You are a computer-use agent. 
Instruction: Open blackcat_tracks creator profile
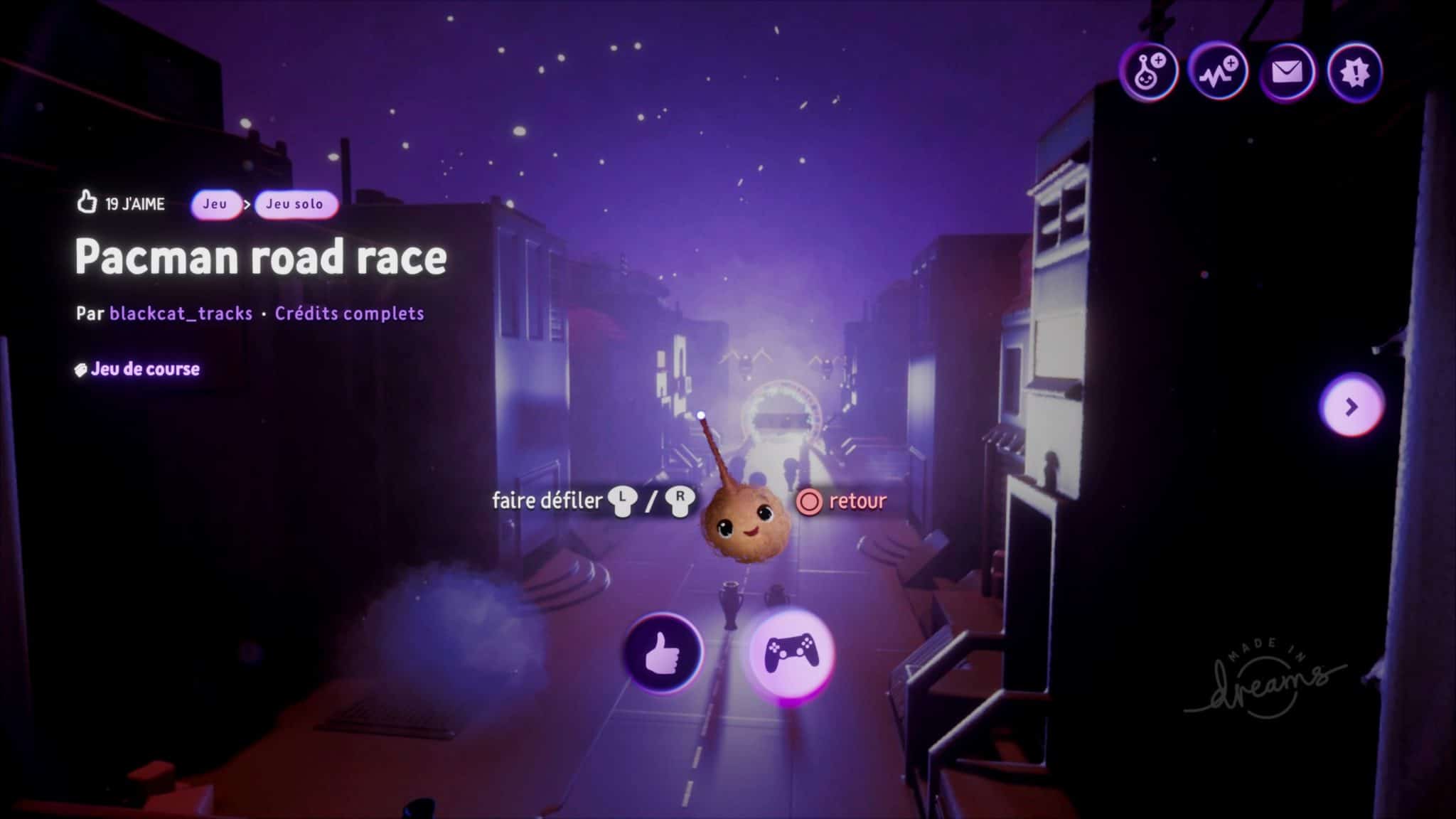tap(181, 314)
